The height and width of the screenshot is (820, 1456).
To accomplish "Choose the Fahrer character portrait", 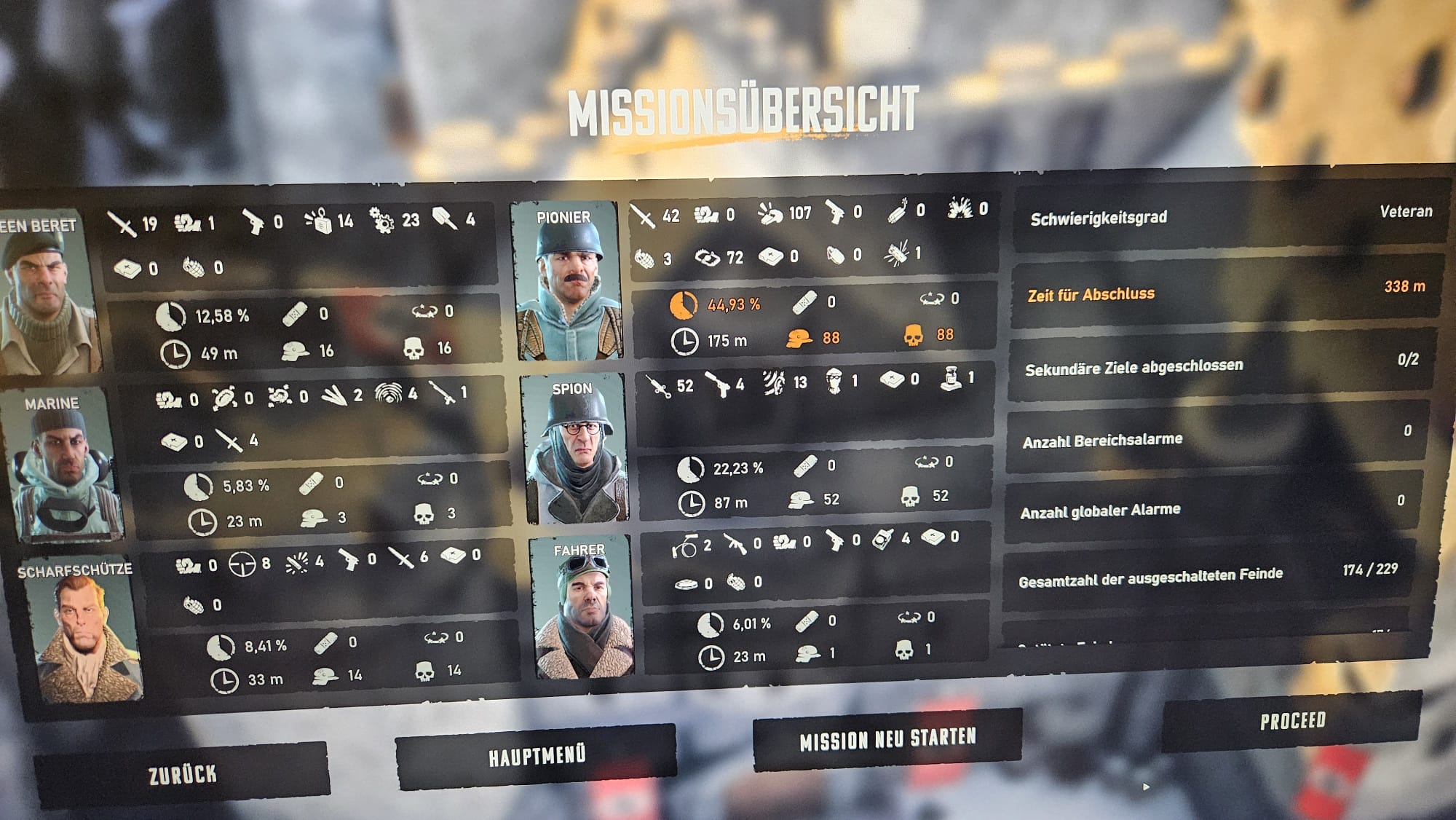I will (583, 610).
